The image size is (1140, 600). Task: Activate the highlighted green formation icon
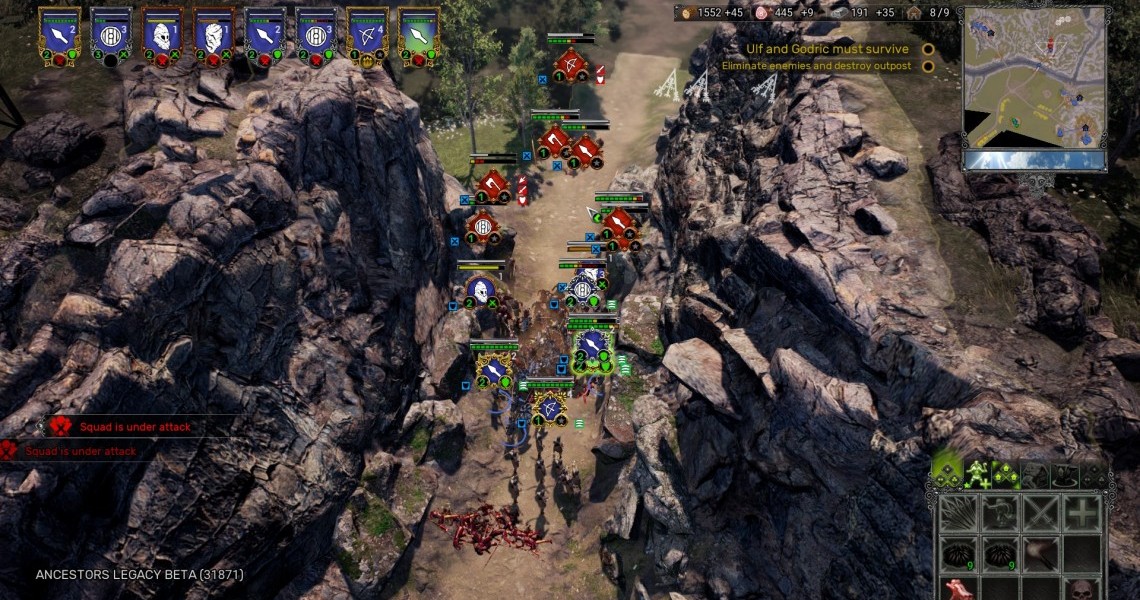(x=946, y=473)
